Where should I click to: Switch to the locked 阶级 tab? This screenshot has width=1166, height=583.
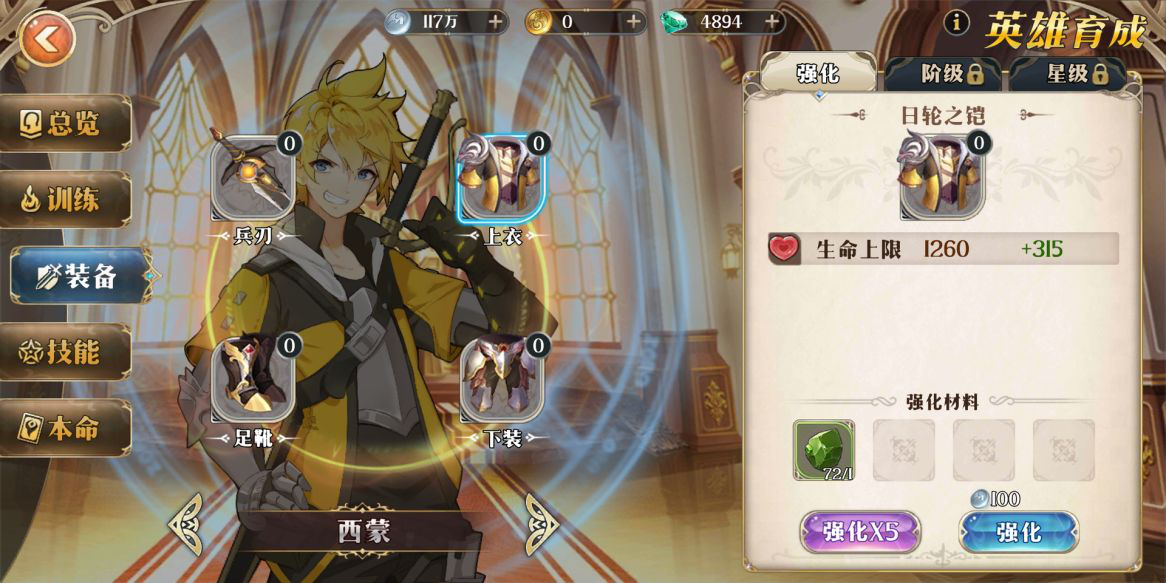tap(942, 73)
